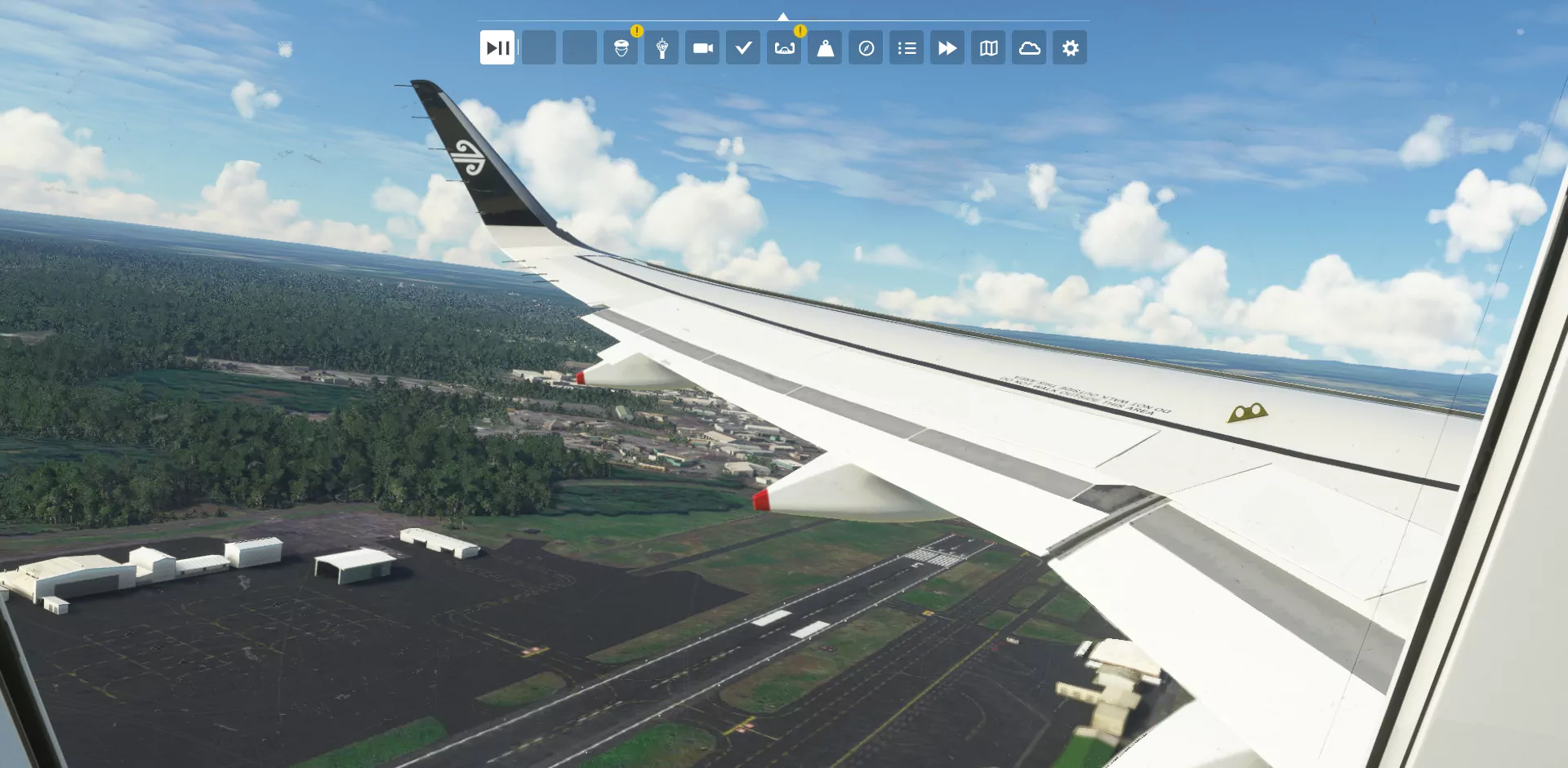Open the fast-forward travel-to panel

(x=947, y=48)
